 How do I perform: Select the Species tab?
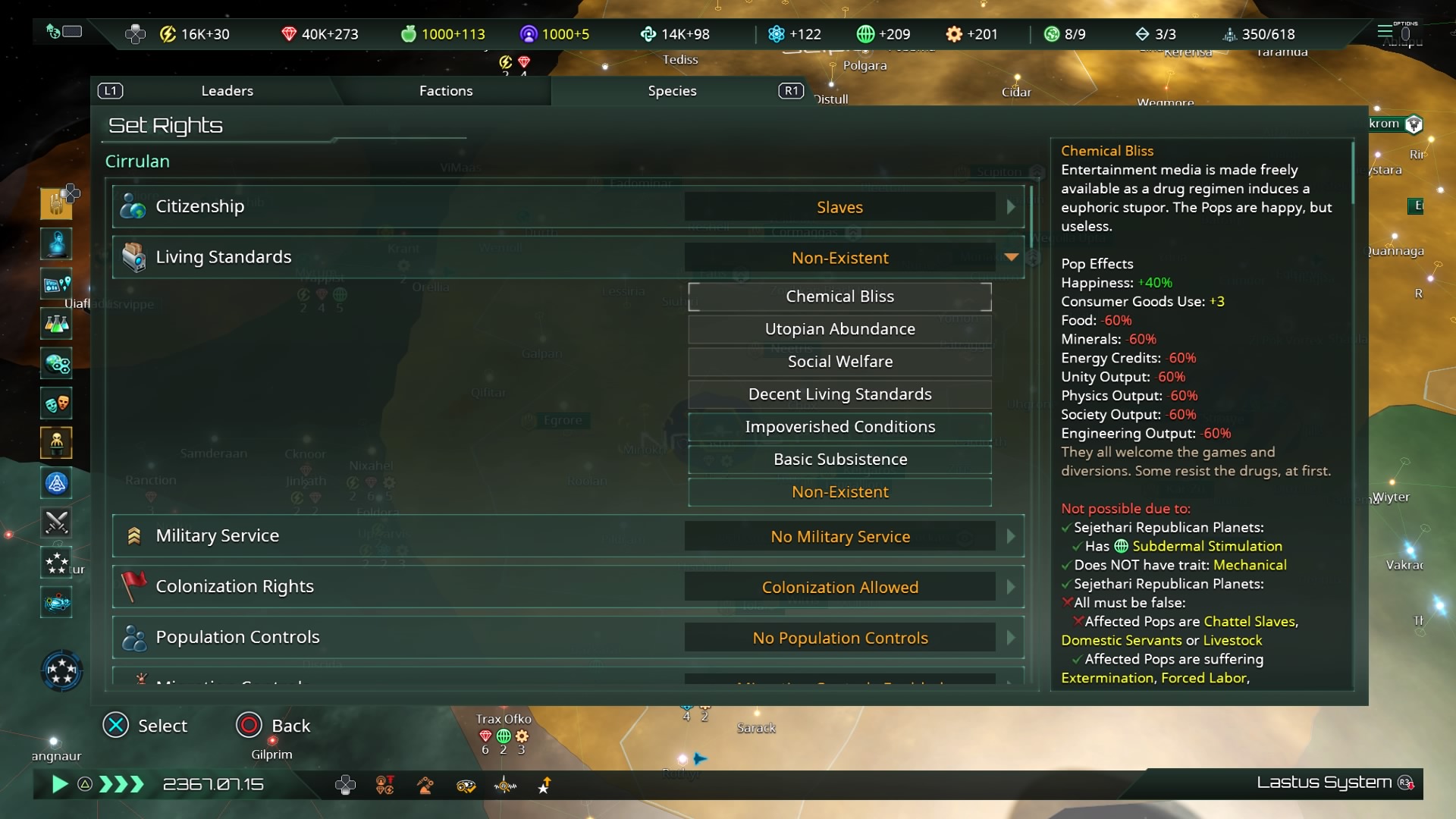click(x=672, y=91)
